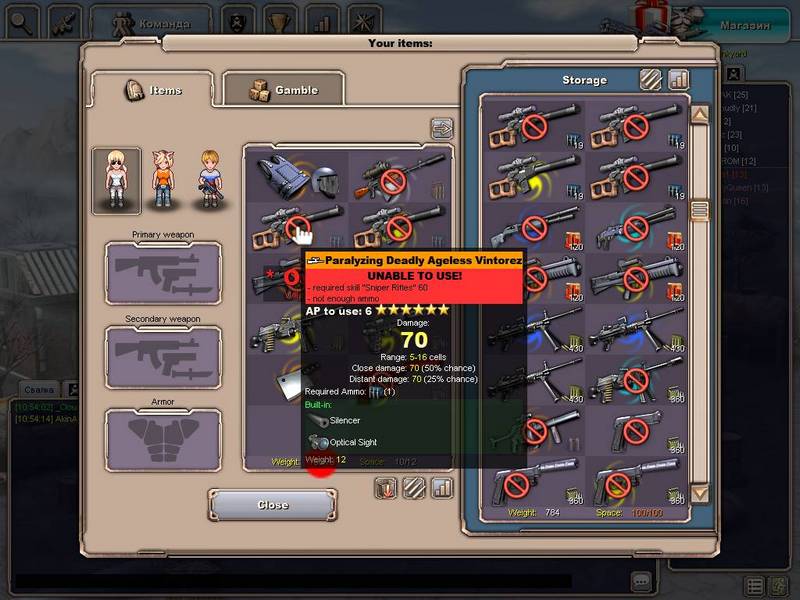Open the Armor equipment slot
800x600 pixels.
164,440
